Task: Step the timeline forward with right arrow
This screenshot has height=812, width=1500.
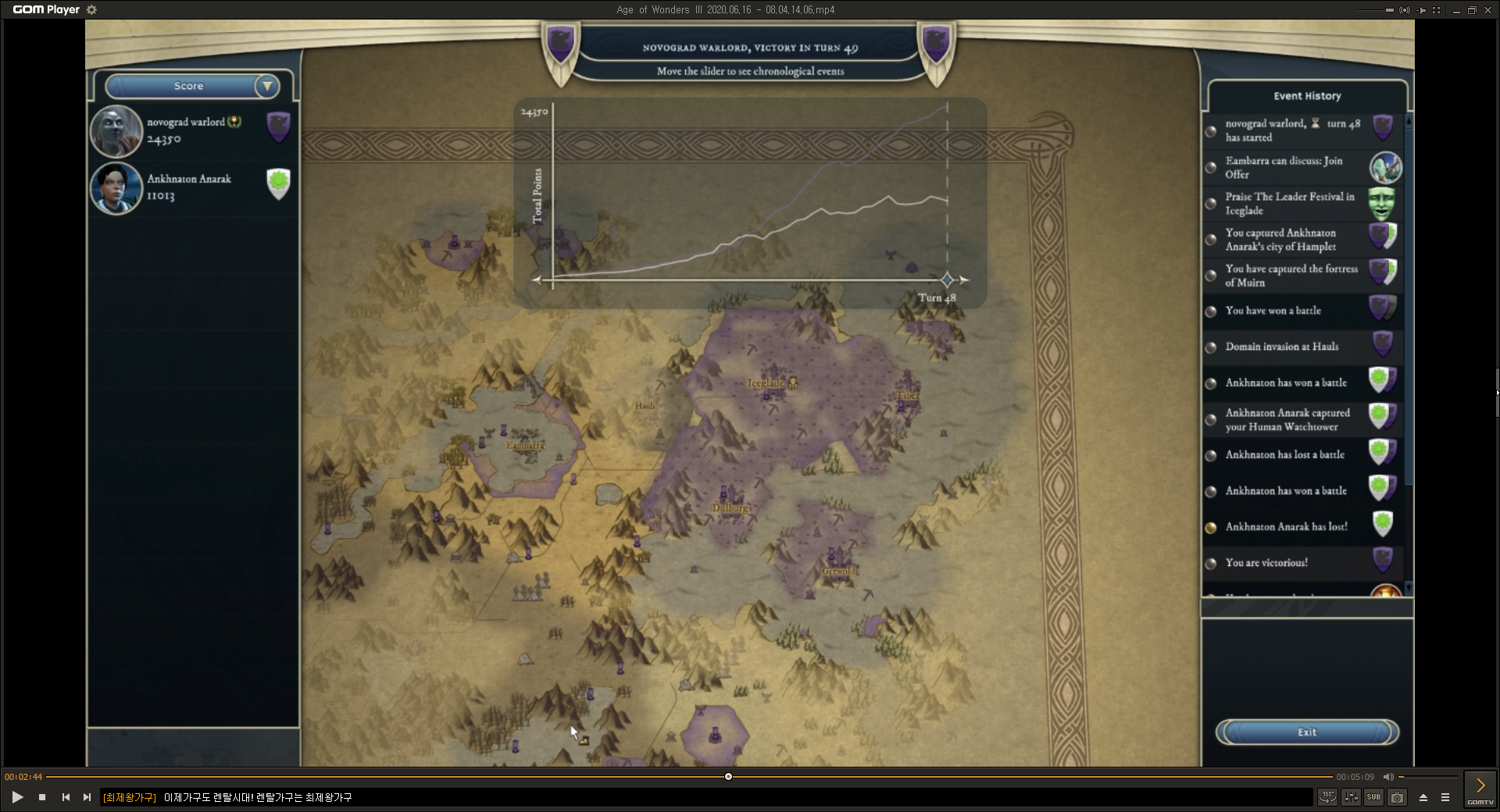Action: coord(964,280)
